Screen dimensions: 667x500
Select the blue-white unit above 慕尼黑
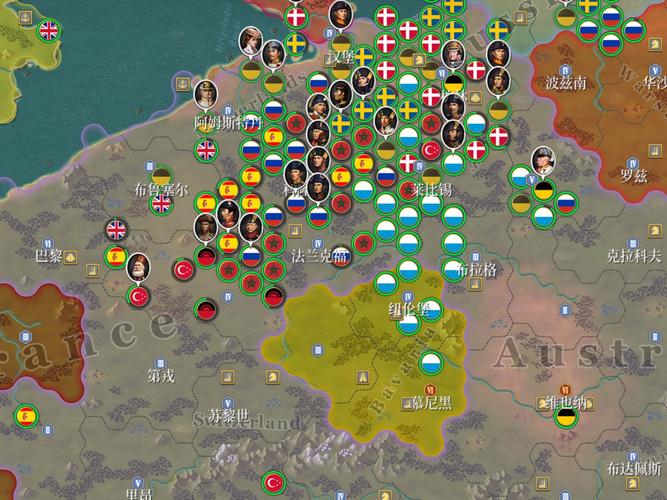point(432,362)
